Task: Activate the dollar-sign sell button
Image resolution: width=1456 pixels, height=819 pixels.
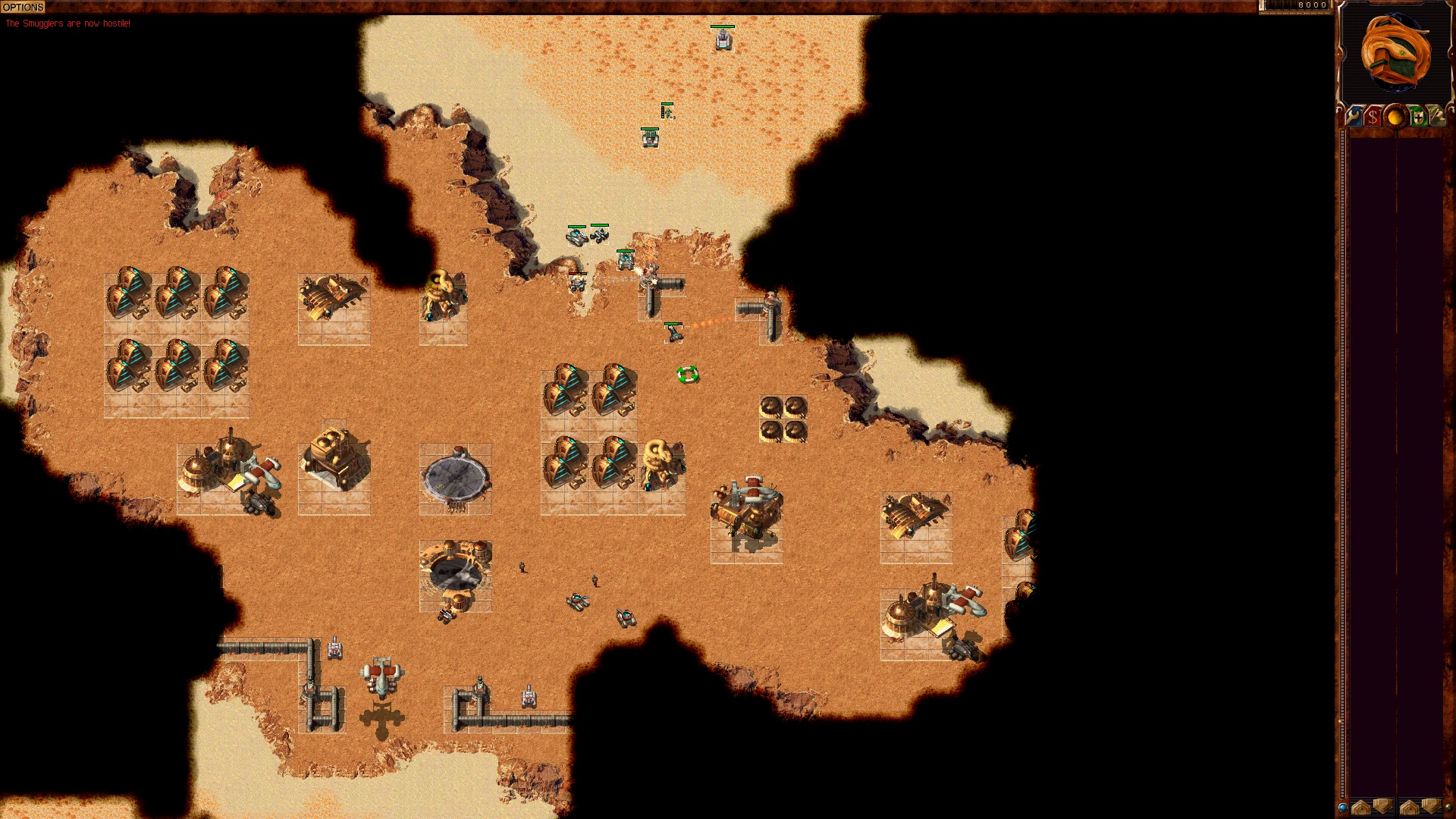Action: point(1373,117)
